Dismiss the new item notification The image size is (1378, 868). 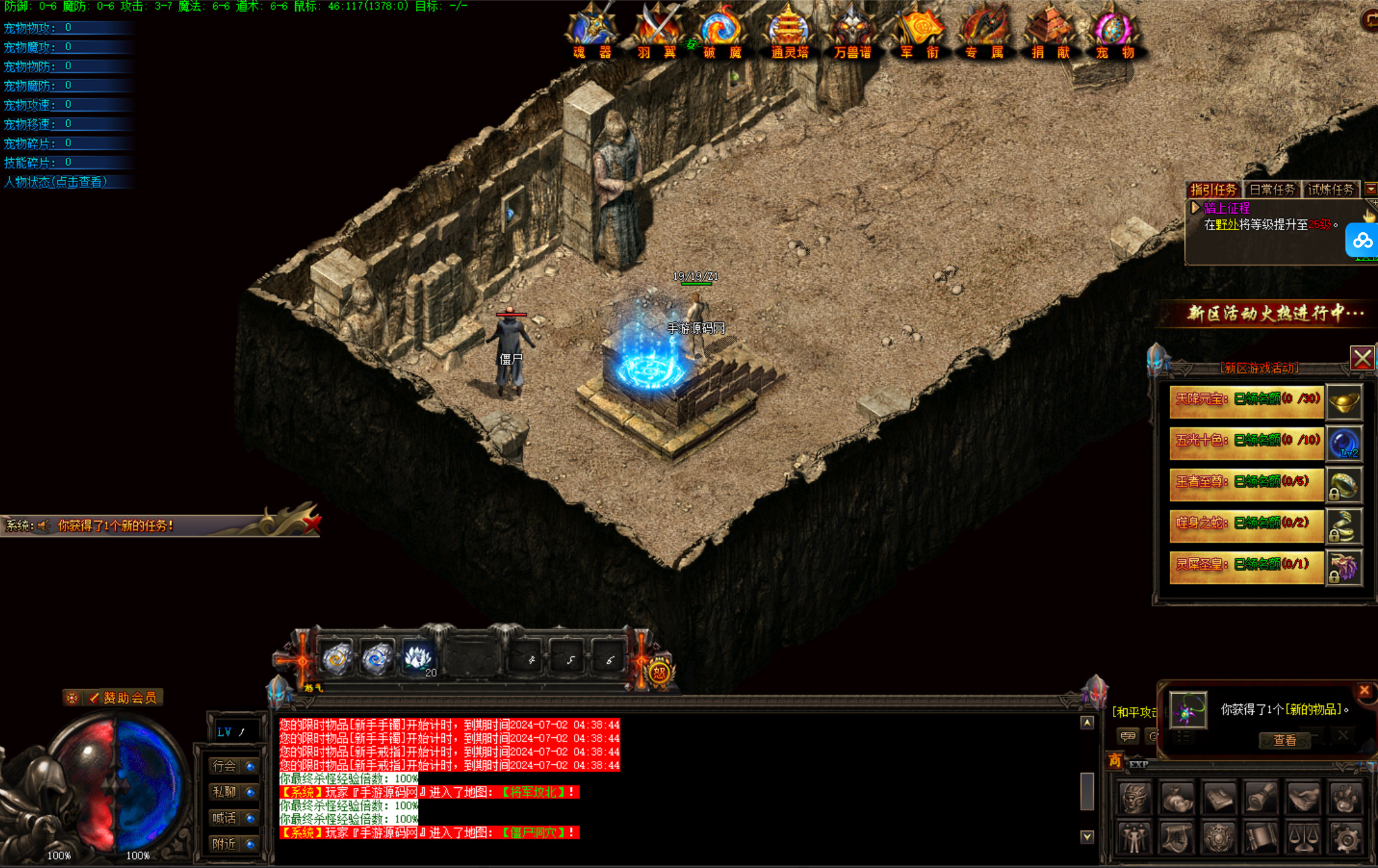coord(1365,690)
